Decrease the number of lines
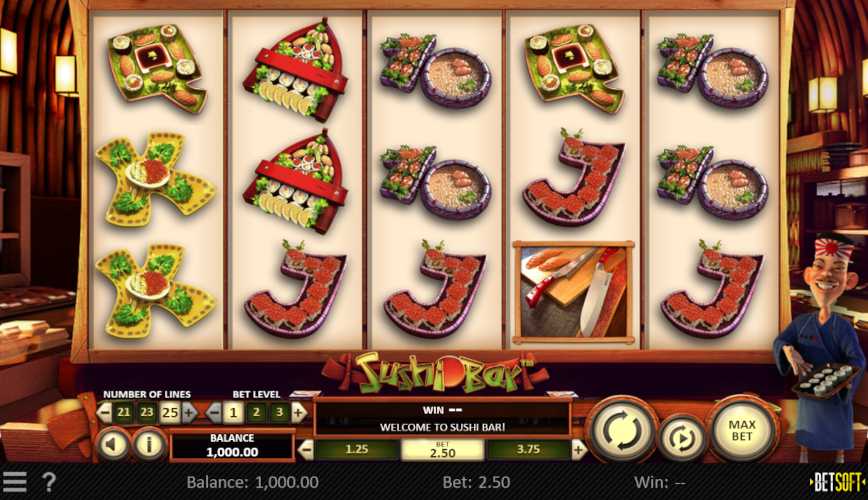This screenshot has width=868, height=500. [103, 411]
